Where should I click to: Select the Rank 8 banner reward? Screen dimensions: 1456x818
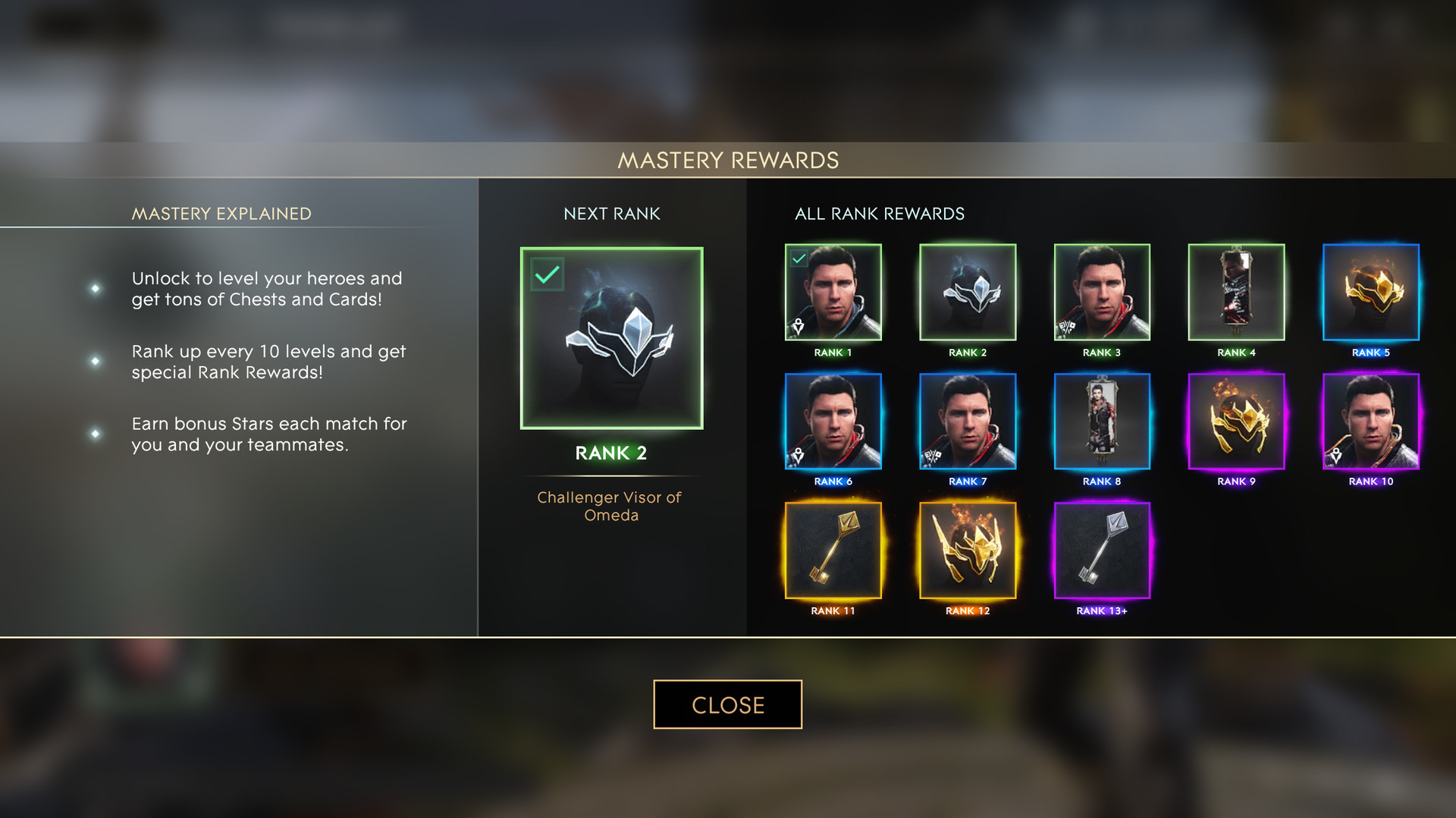(x=1102, y=421)
